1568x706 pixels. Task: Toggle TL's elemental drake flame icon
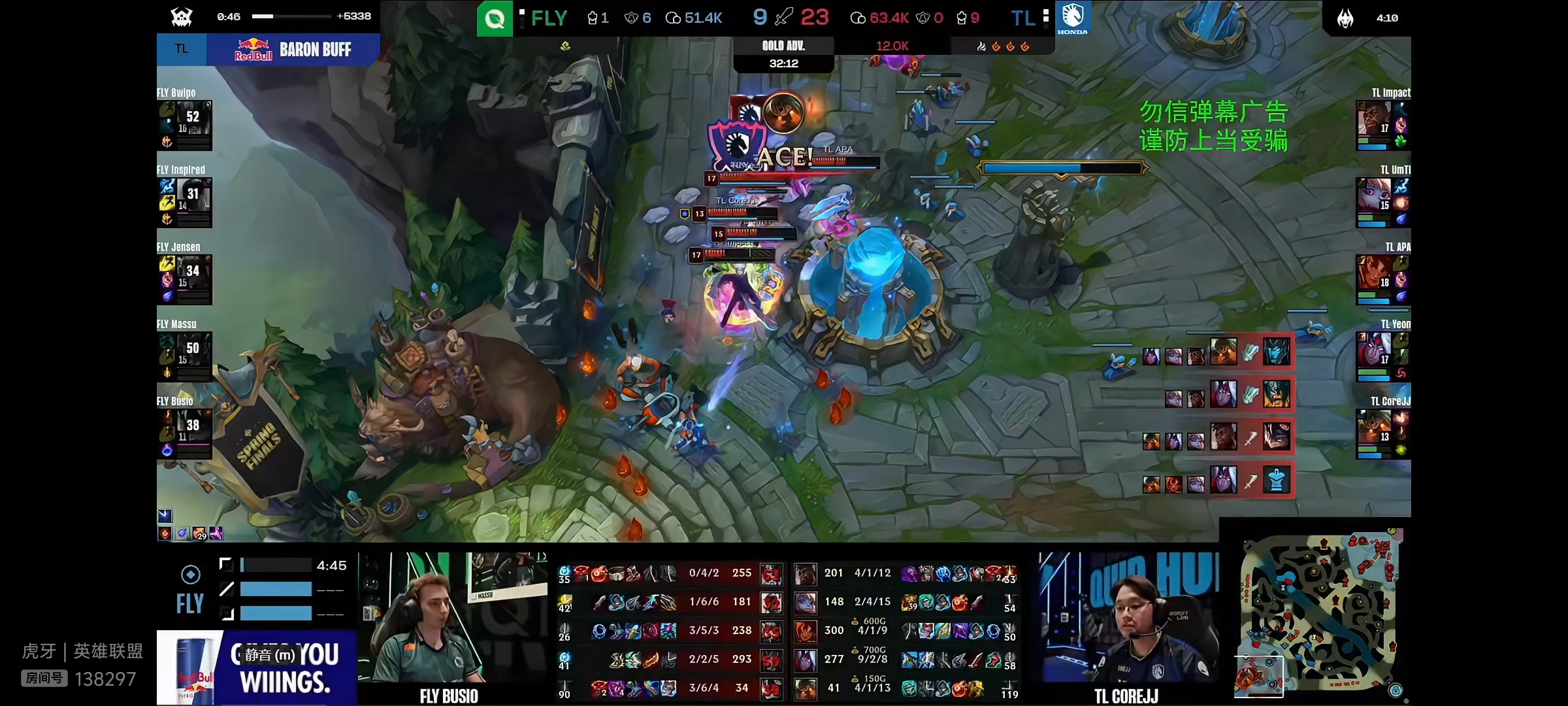click(x=997, y=46)
